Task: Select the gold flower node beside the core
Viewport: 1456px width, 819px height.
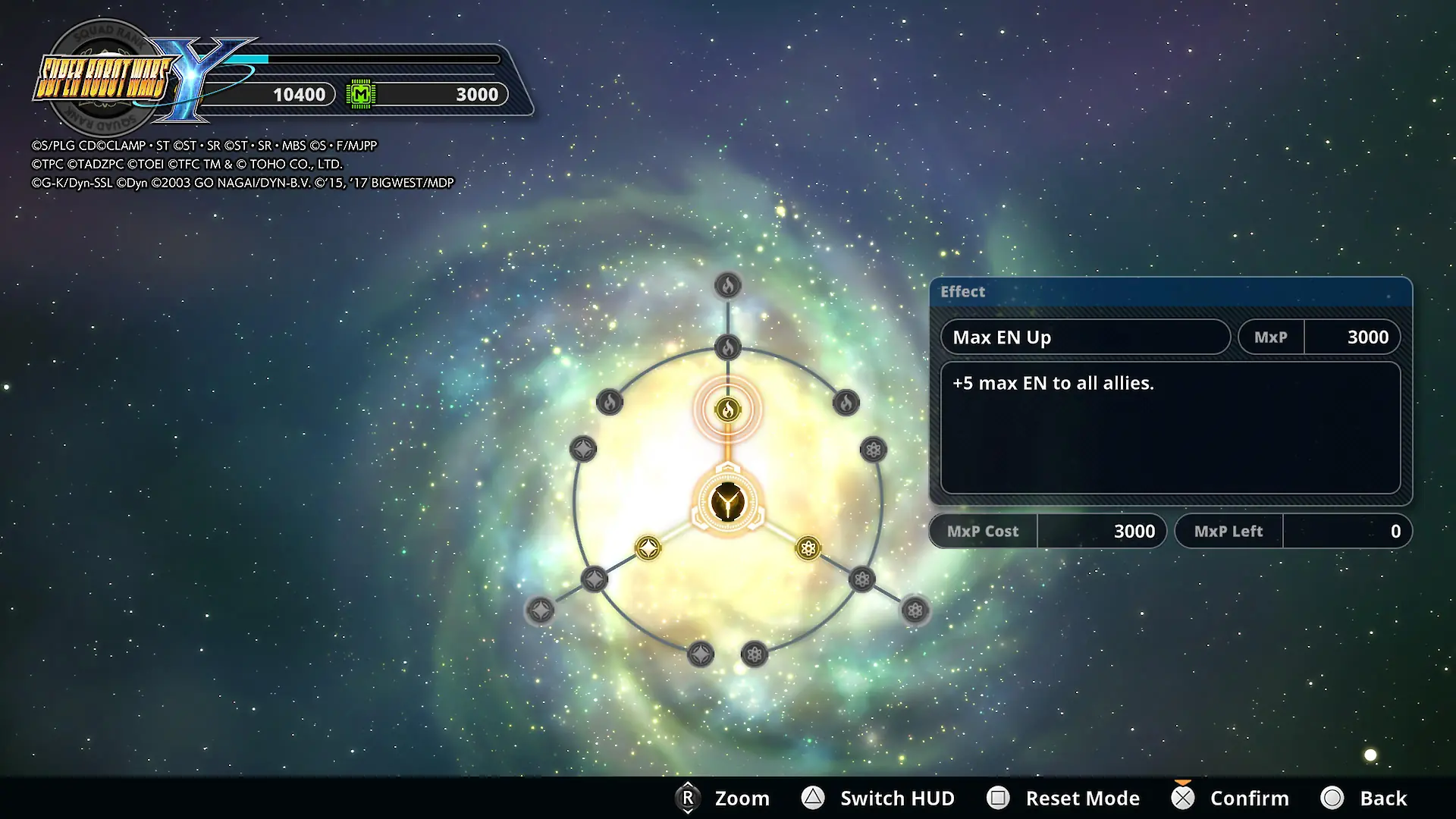Action: pos(808,548)
